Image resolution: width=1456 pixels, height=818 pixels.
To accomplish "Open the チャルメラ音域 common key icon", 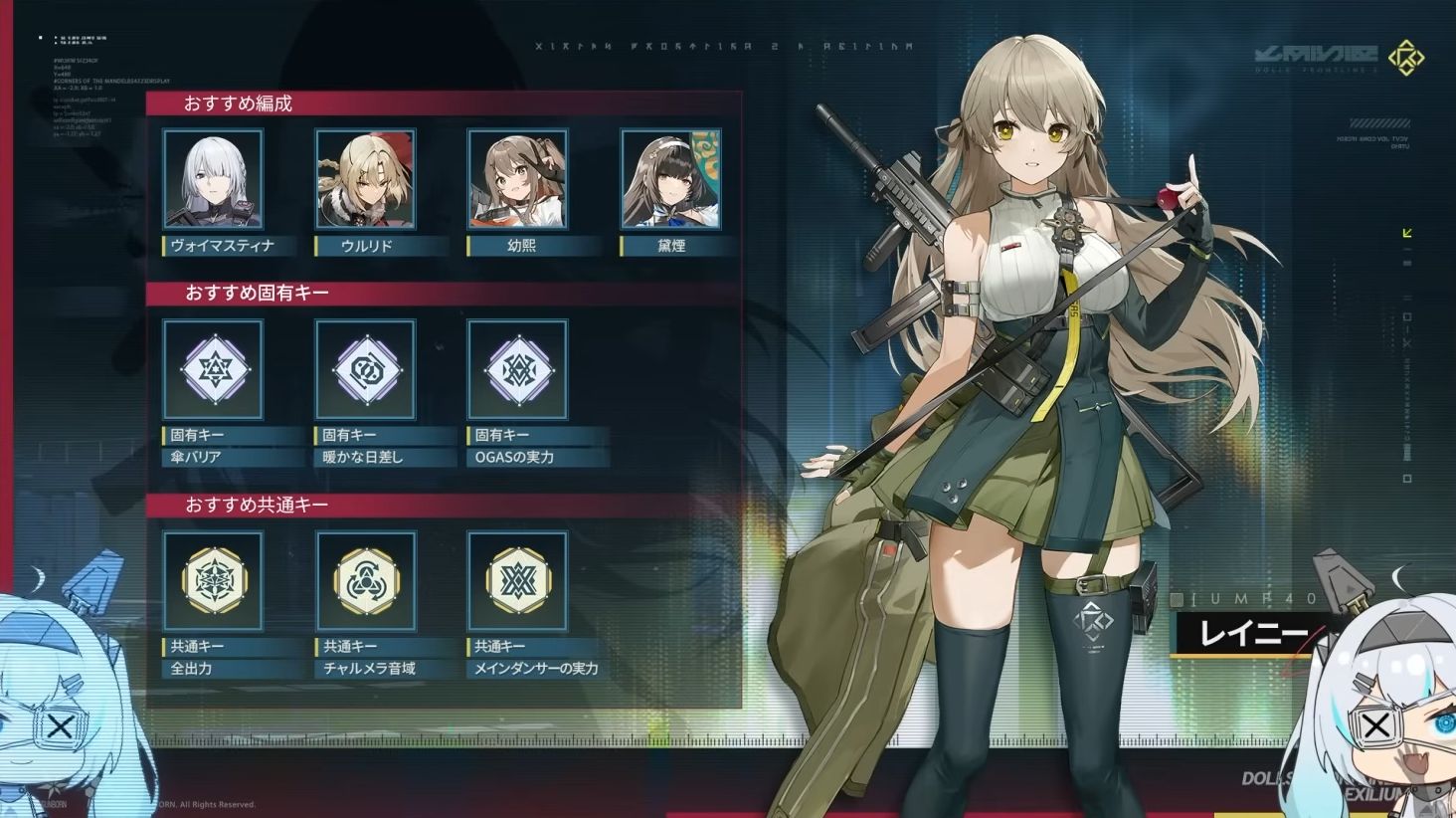I will 365,581.
